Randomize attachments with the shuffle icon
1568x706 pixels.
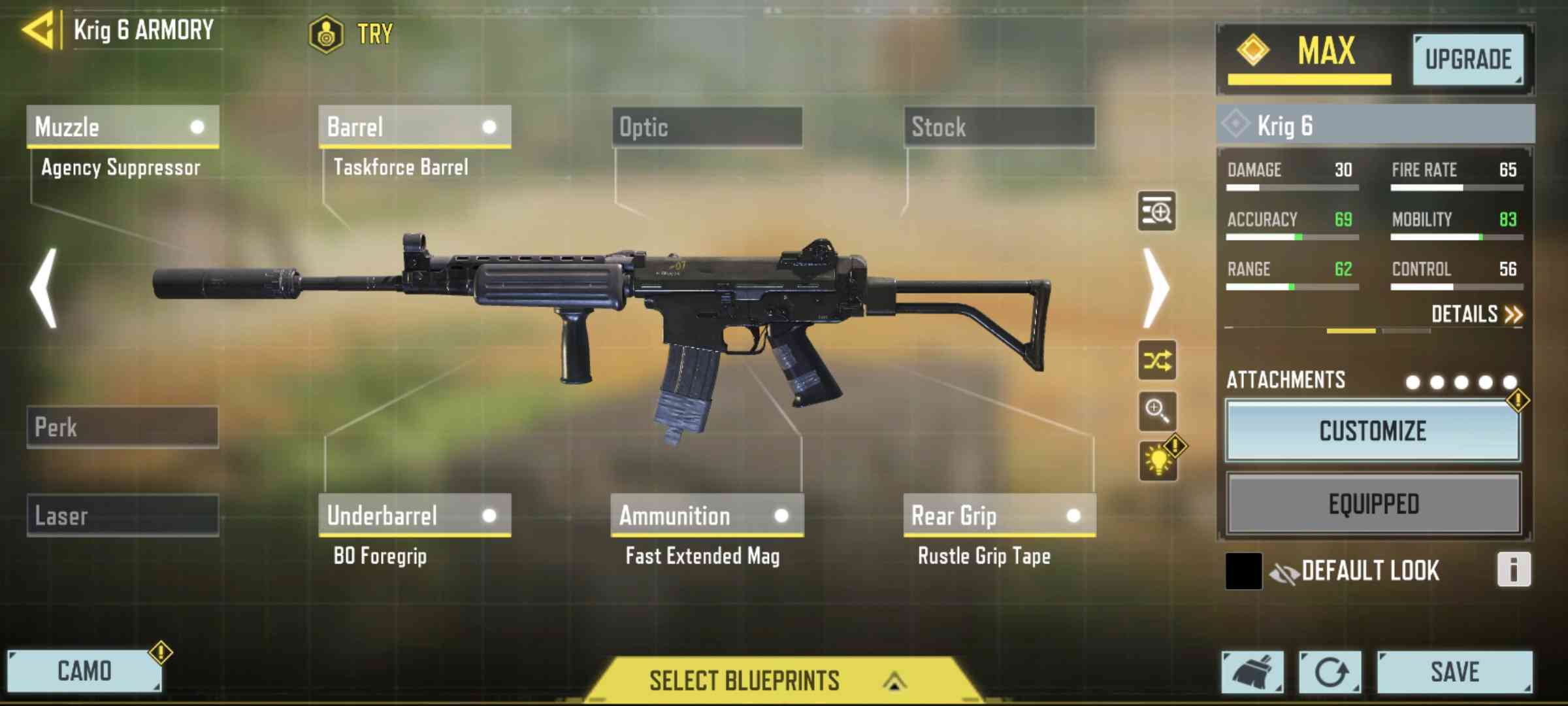click(1157, 360)
